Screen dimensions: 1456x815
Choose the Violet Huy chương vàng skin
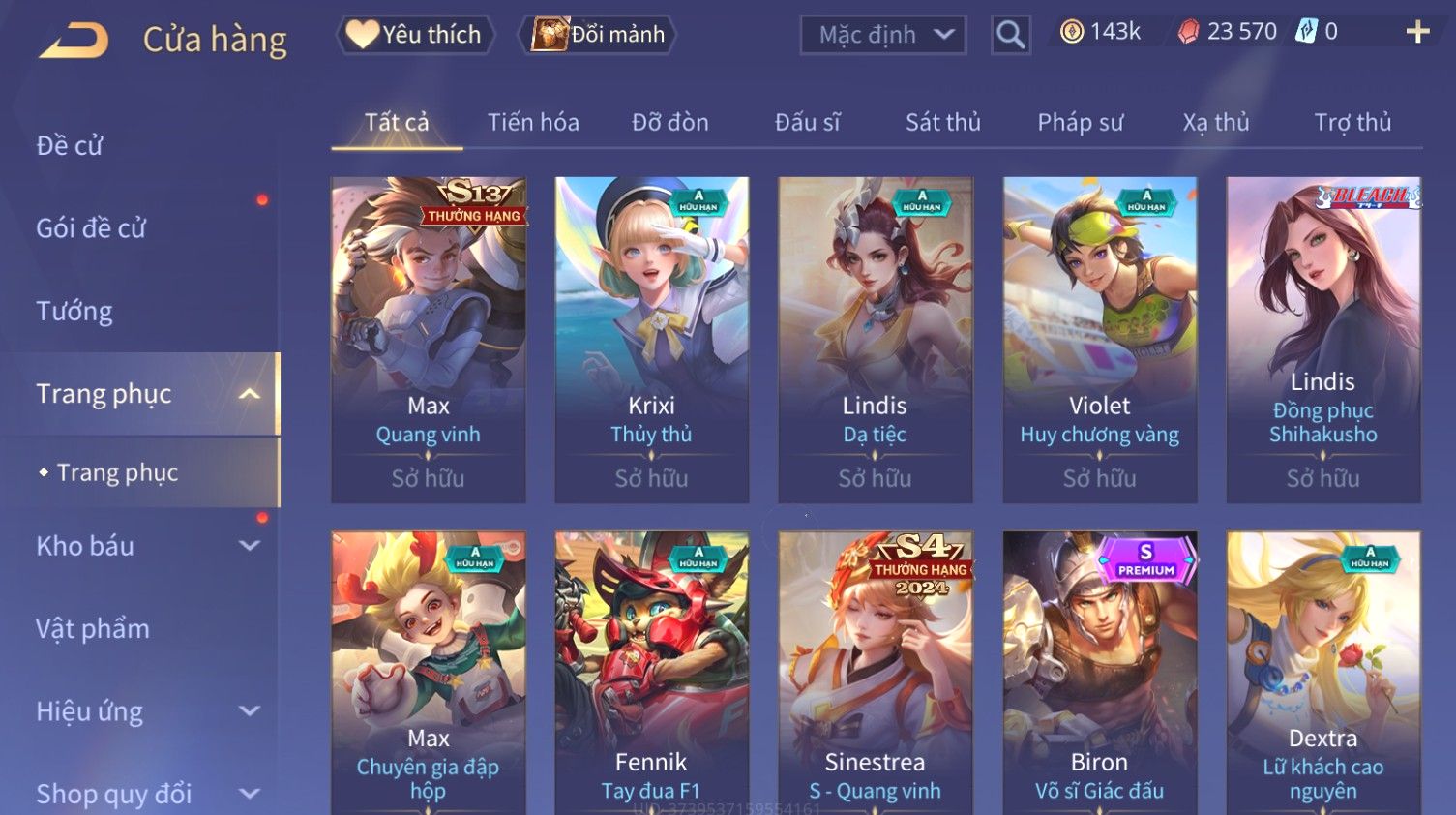pyautogui.click(x=1099, y=339)
